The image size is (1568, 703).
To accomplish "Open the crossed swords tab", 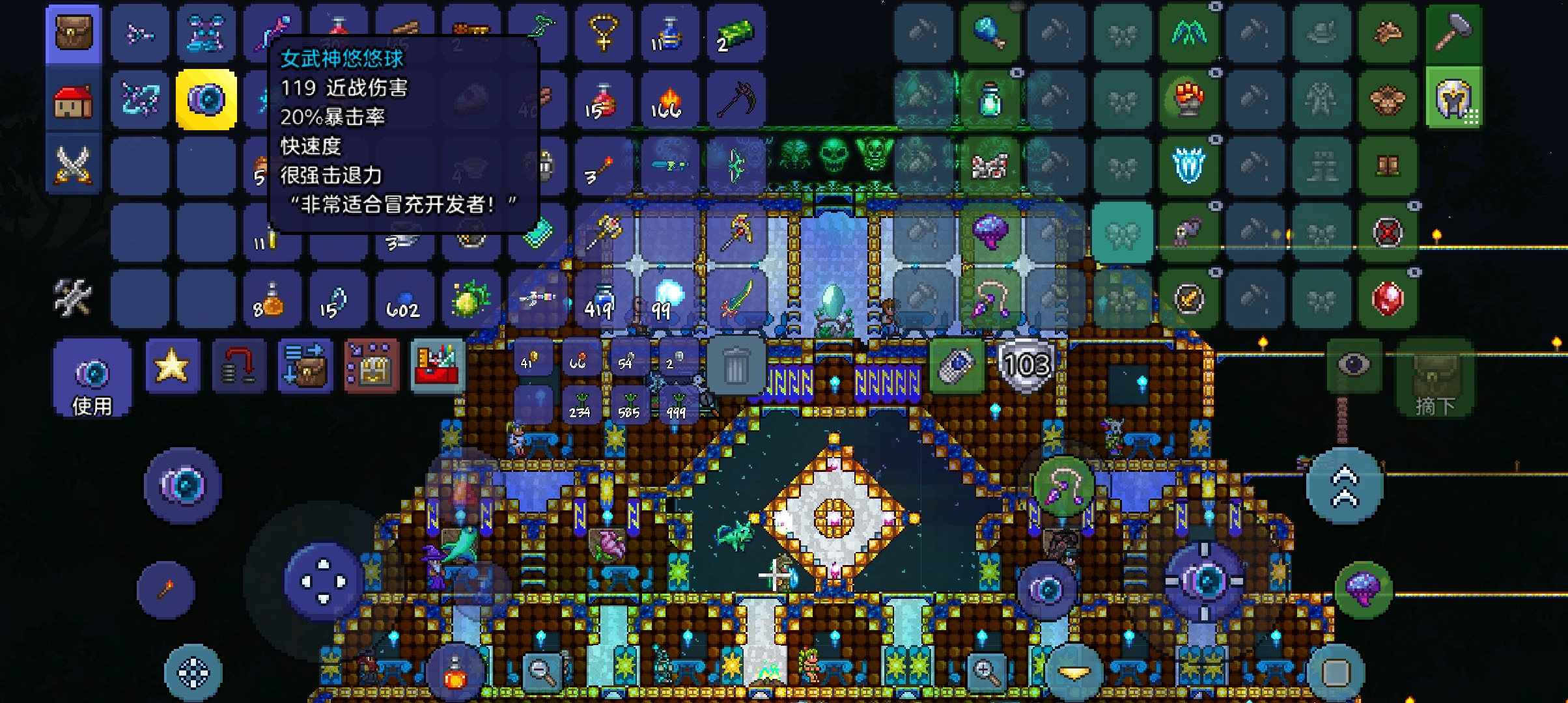I will (74, 165).
